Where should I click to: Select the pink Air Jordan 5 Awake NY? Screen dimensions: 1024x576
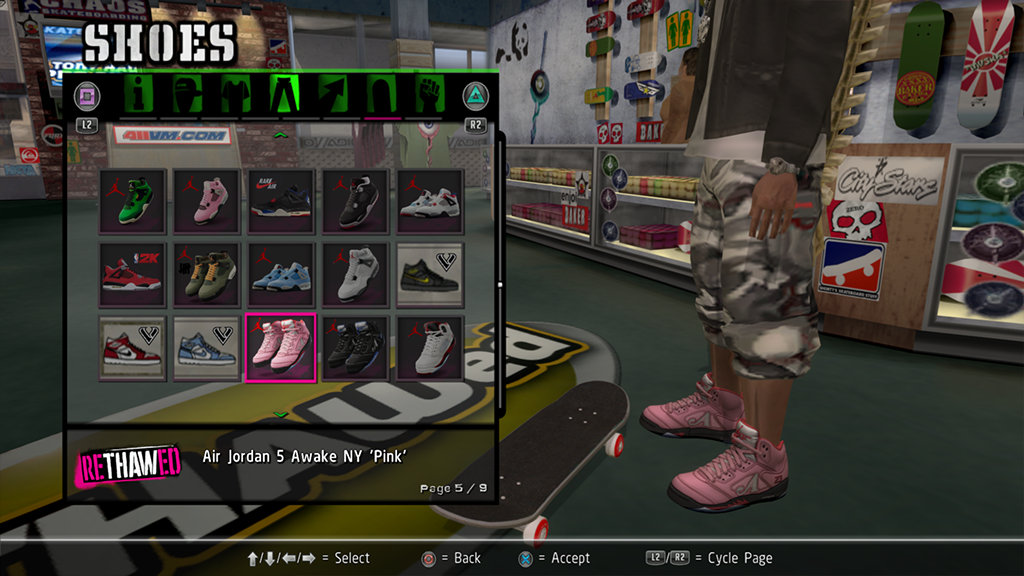(x=281, y=348)
